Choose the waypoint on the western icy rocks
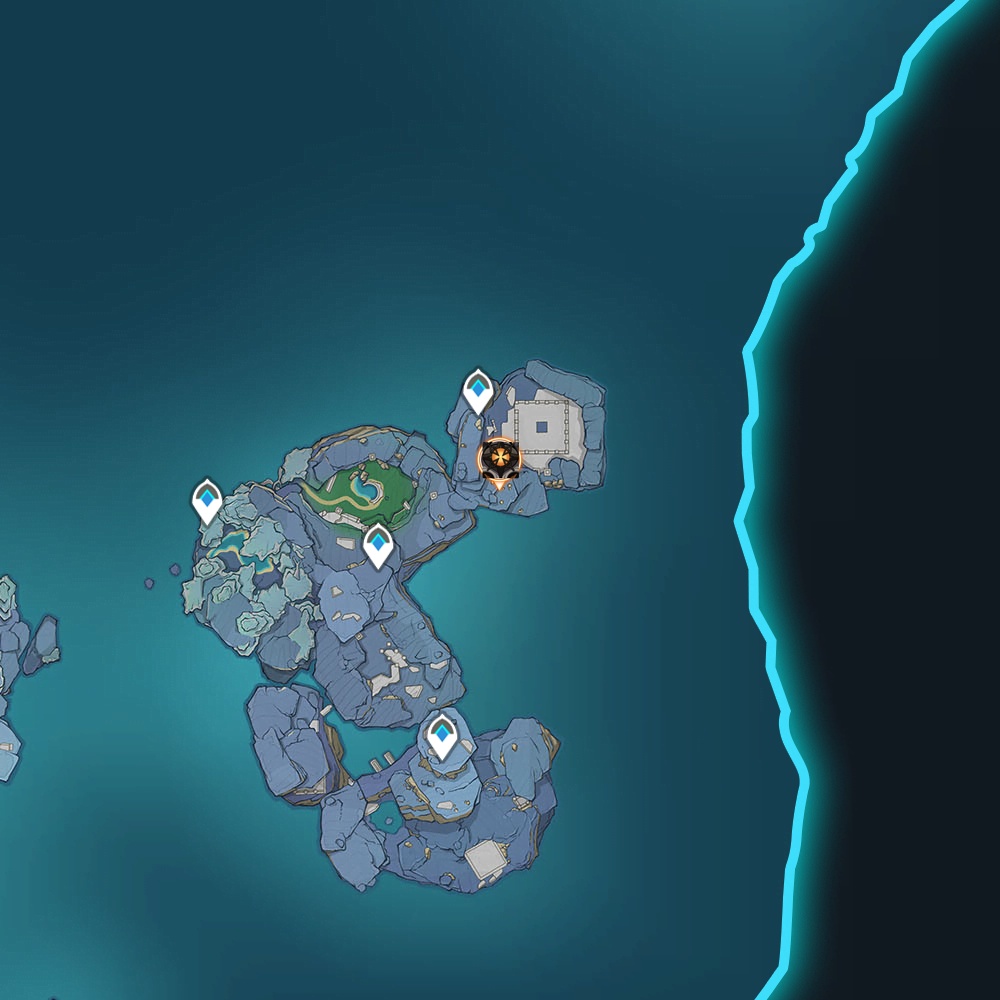The height and width of the screenshot is (1000, 1000). tap(207, 500)
